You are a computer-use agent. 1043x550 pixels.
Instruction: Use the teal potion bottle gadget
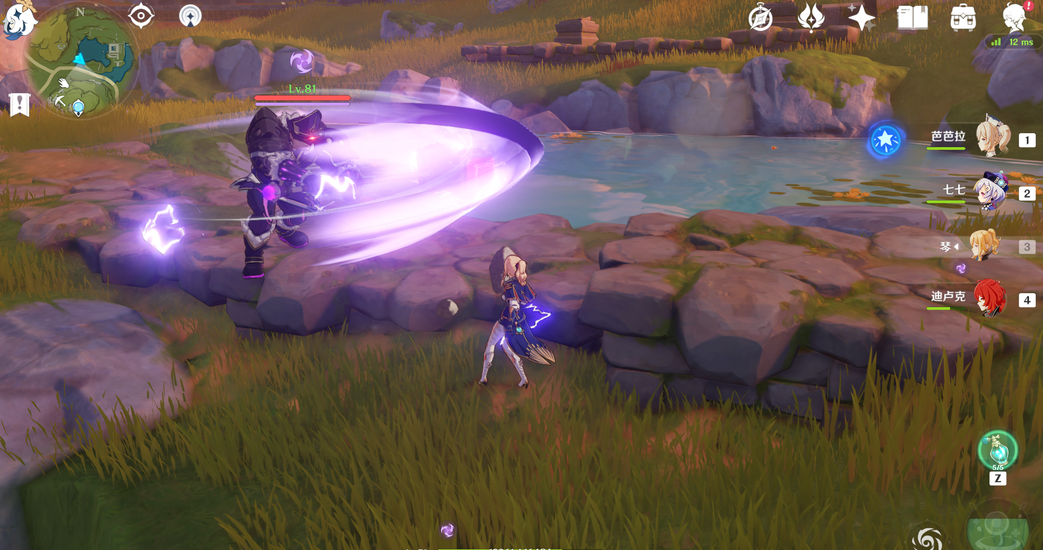point(997,450)
